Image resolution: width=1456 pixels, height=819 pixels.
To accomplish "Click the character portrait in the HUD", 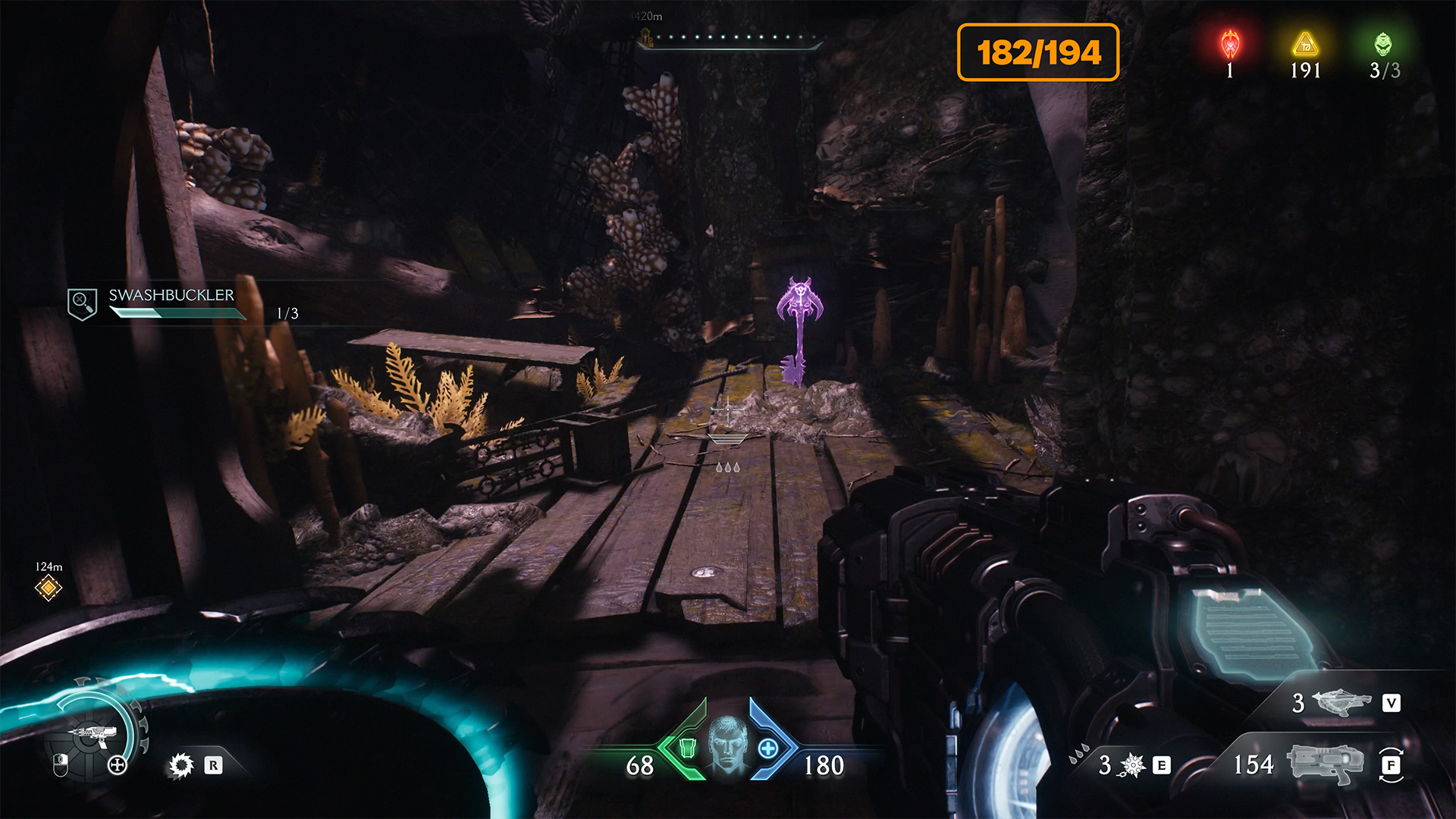I will pos(727,744).
